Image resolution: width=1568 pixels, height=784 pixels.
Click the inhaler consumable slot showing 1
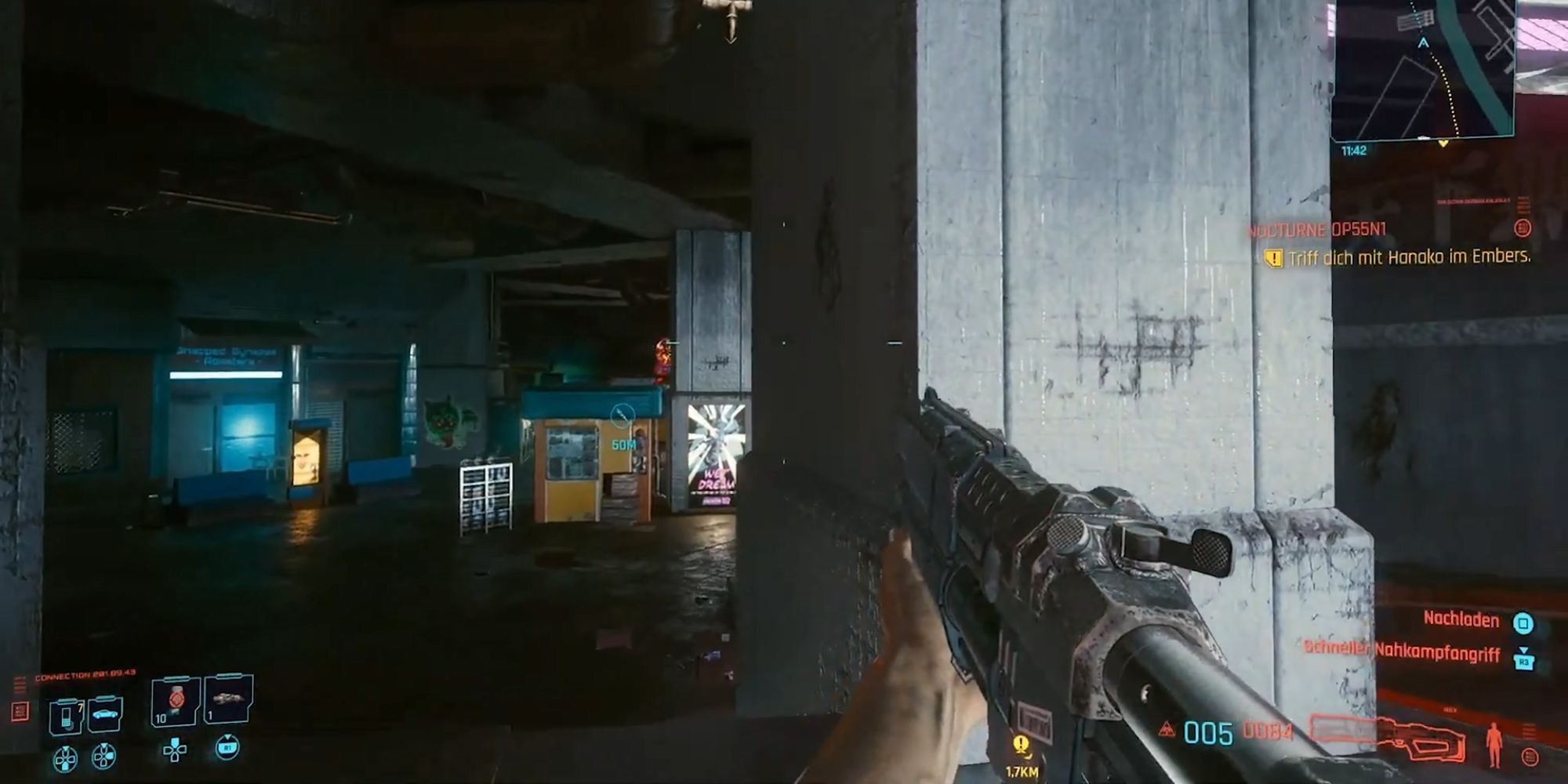(x=230, y=700)
